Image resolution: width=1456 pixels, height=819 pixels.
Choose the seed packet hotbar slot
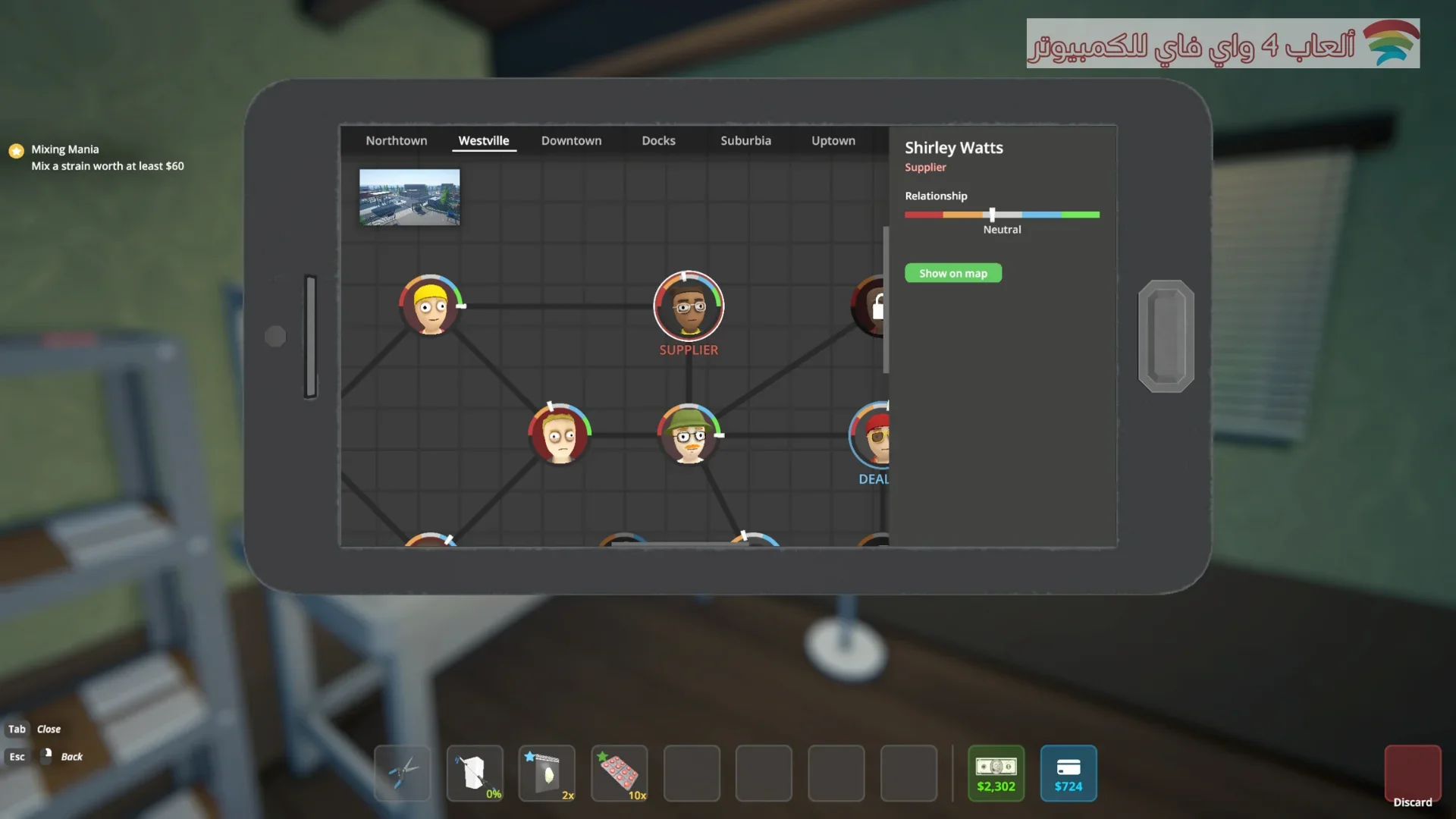(547, 773)
